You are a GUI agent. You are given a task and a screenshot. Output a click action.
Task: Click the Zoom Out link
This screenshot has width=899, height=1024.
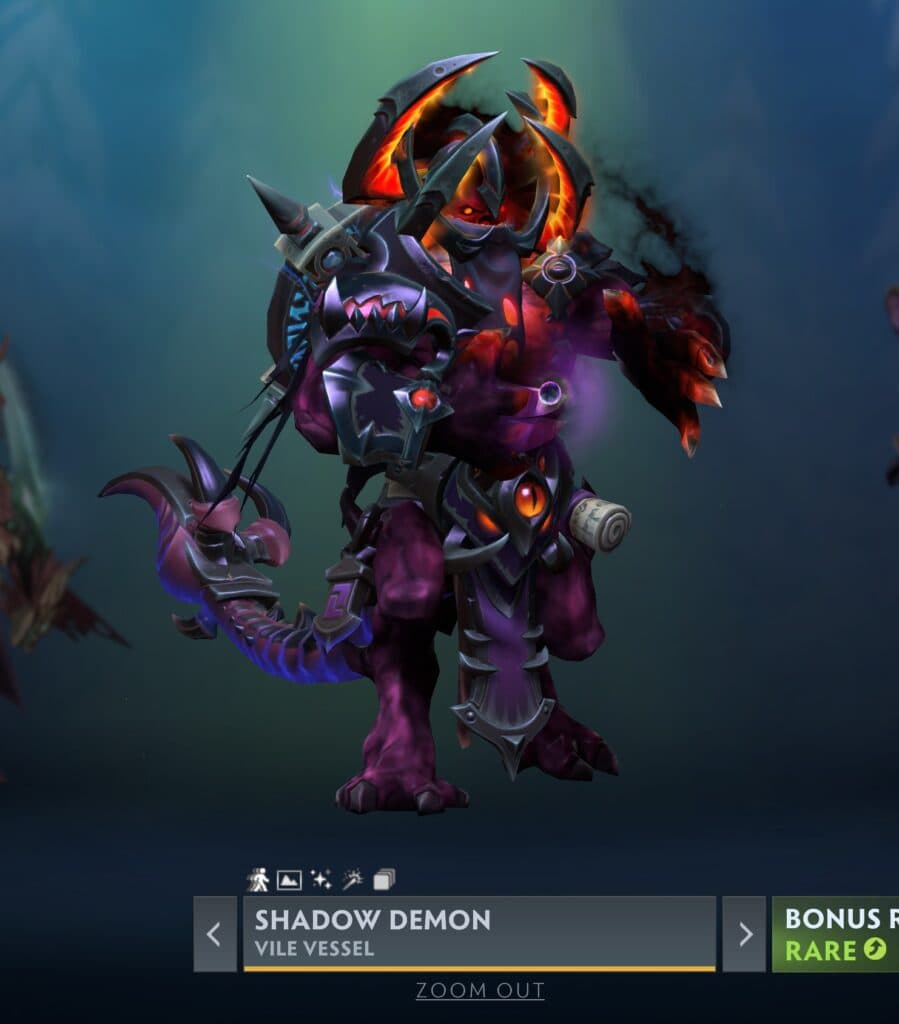pos(480,991)
